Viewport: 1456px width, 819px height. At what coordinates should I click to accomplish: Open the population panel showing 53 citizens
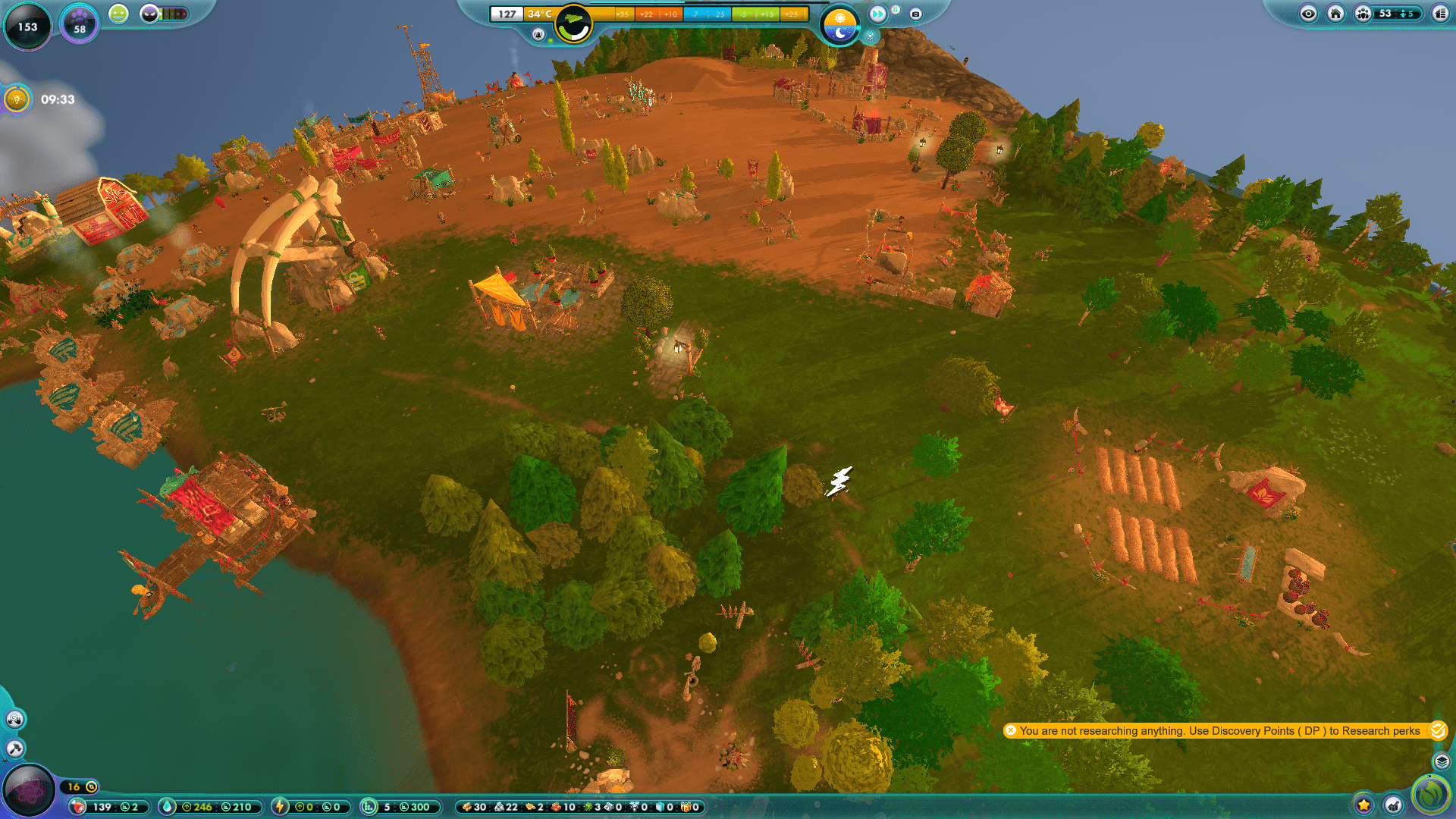coord(1363,14)
